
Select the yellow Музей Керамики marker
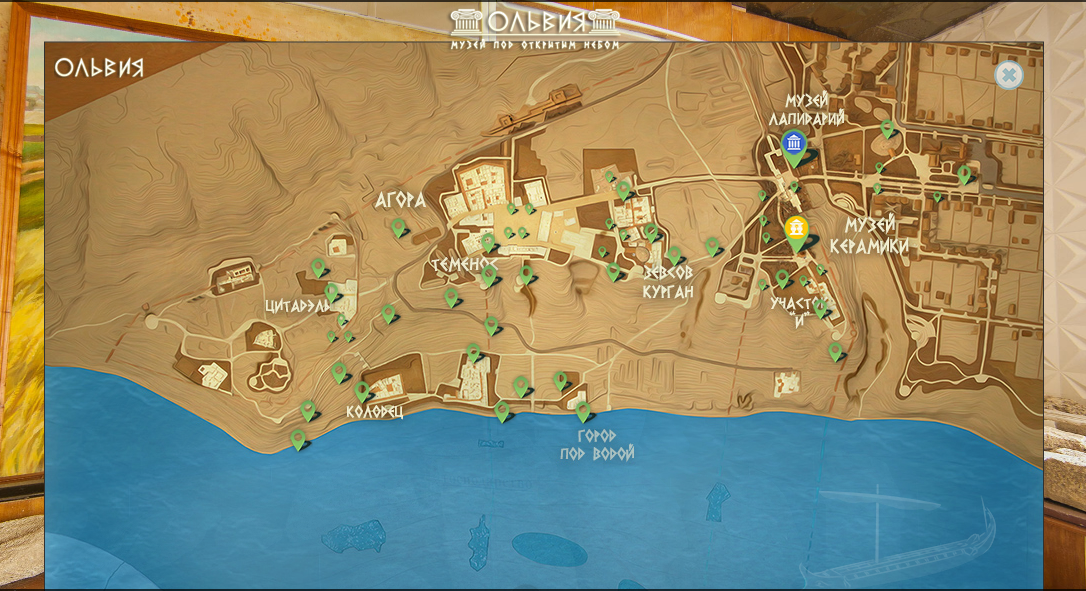(796, 230)
